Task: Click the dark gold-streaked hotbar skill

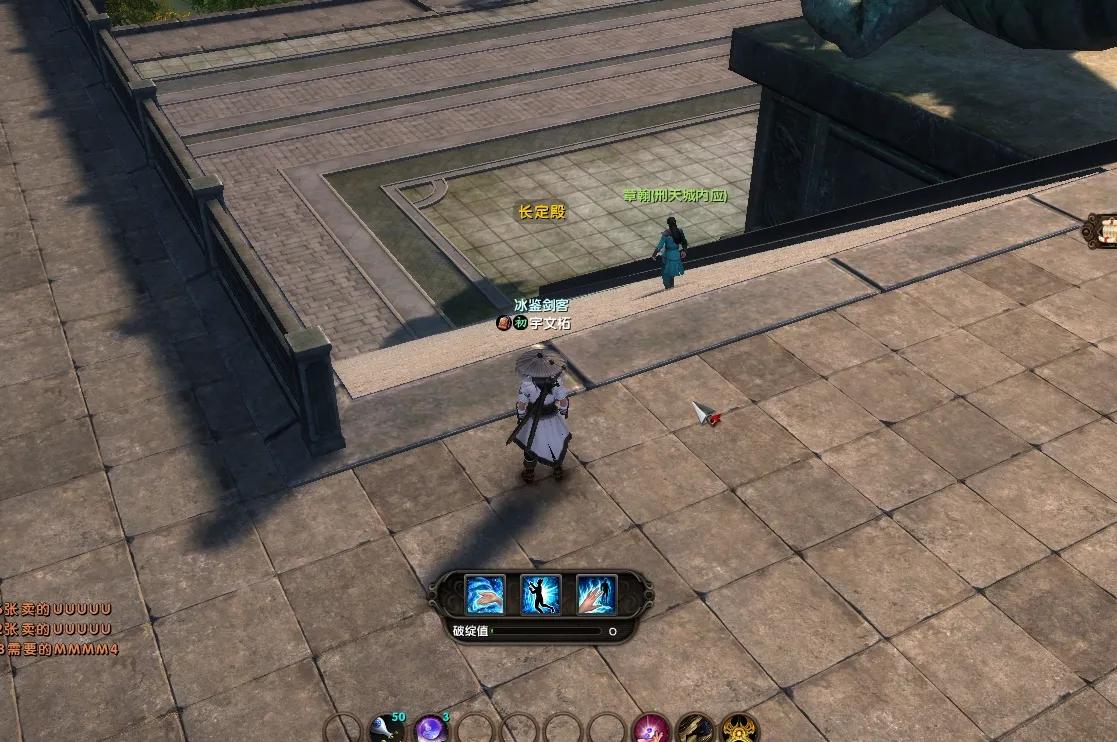Action: click(x=695, y=728)
